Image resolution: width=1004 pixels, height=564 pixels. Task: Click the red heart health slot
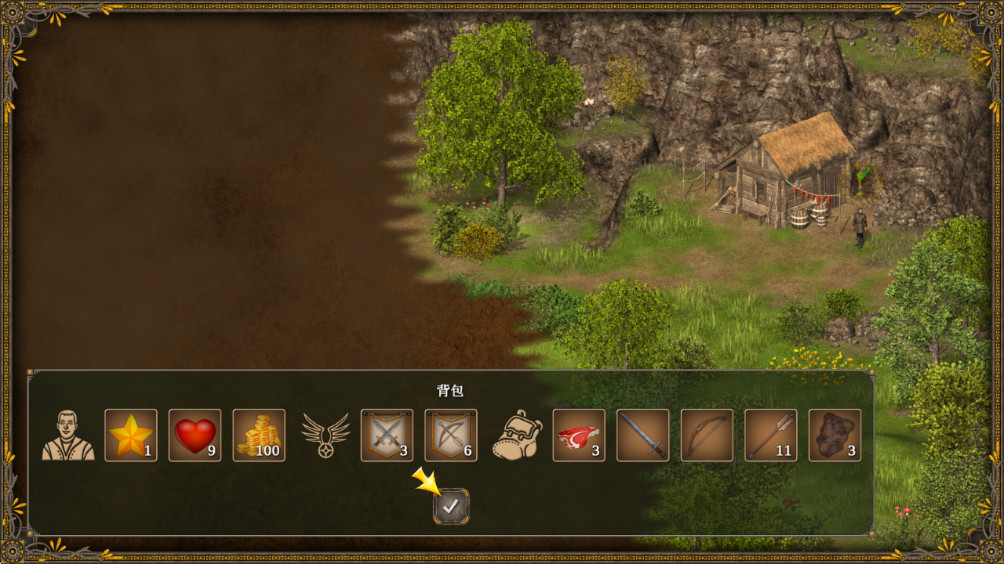click(x=195, y=435)
